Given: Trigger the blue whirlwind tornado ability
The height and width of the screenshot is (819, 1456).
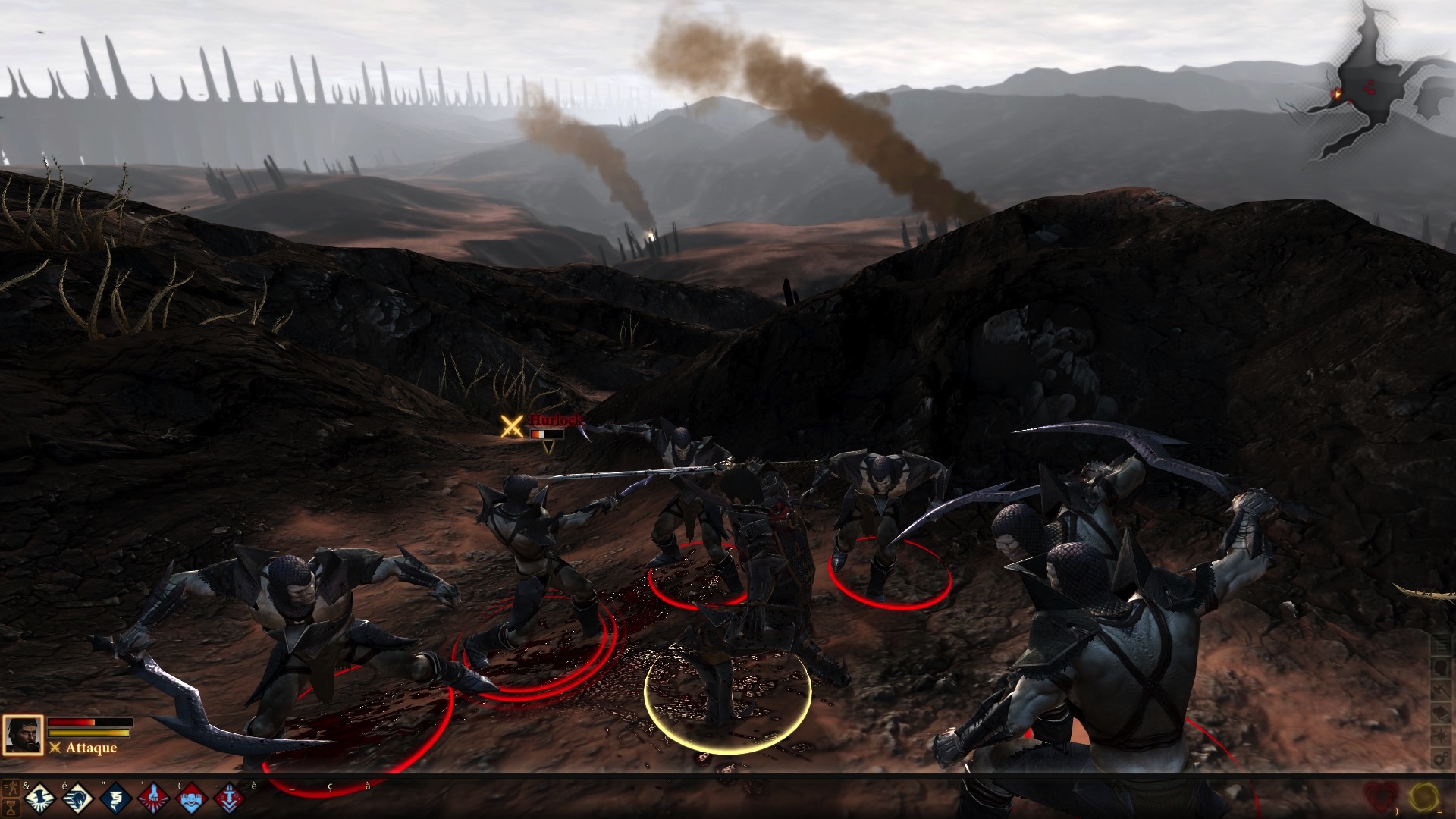Looking at the screenshot, I should click(115, 798).
